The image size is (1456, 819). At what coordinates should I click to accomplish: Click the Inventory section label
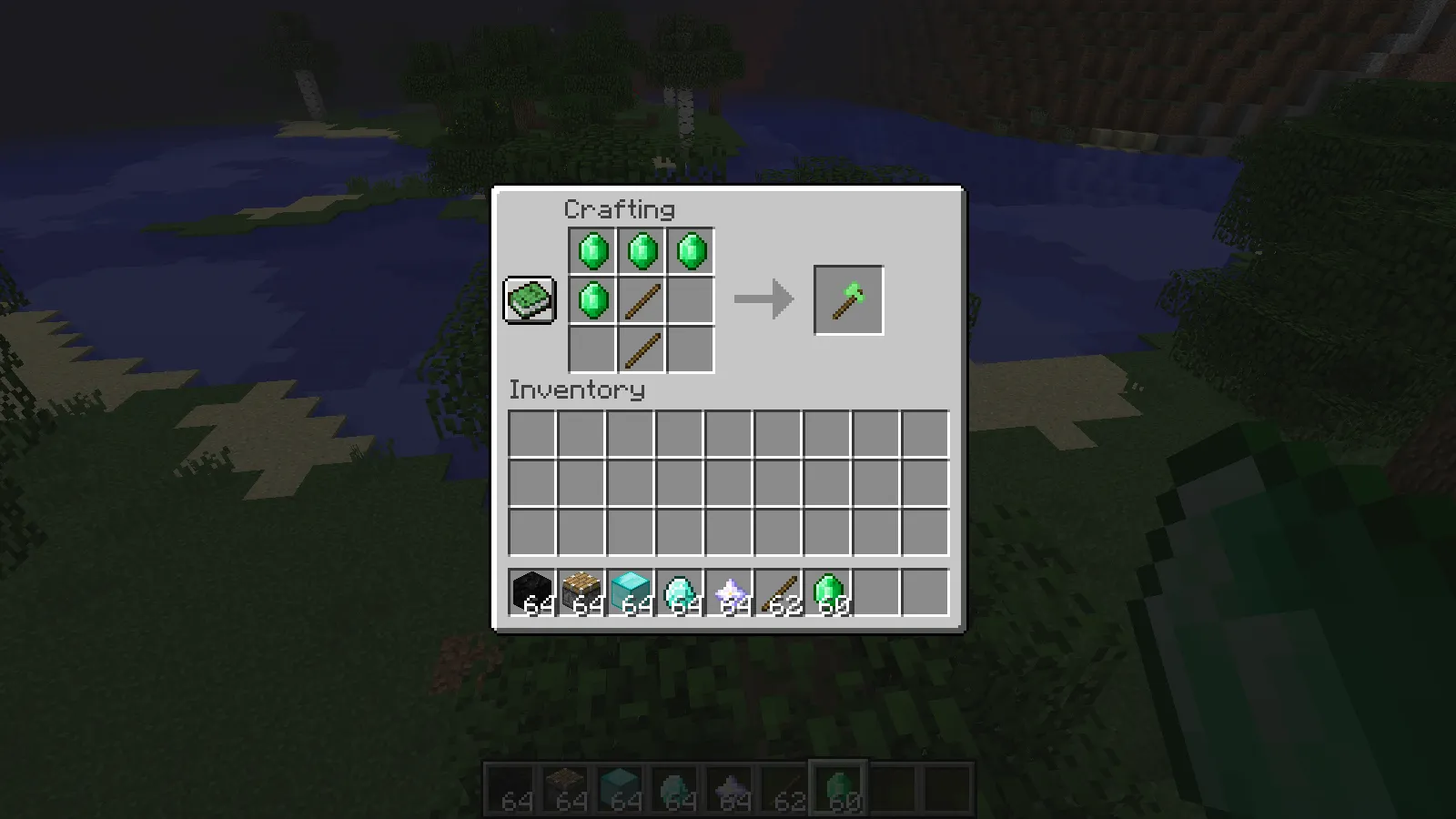tap(576, 390)
